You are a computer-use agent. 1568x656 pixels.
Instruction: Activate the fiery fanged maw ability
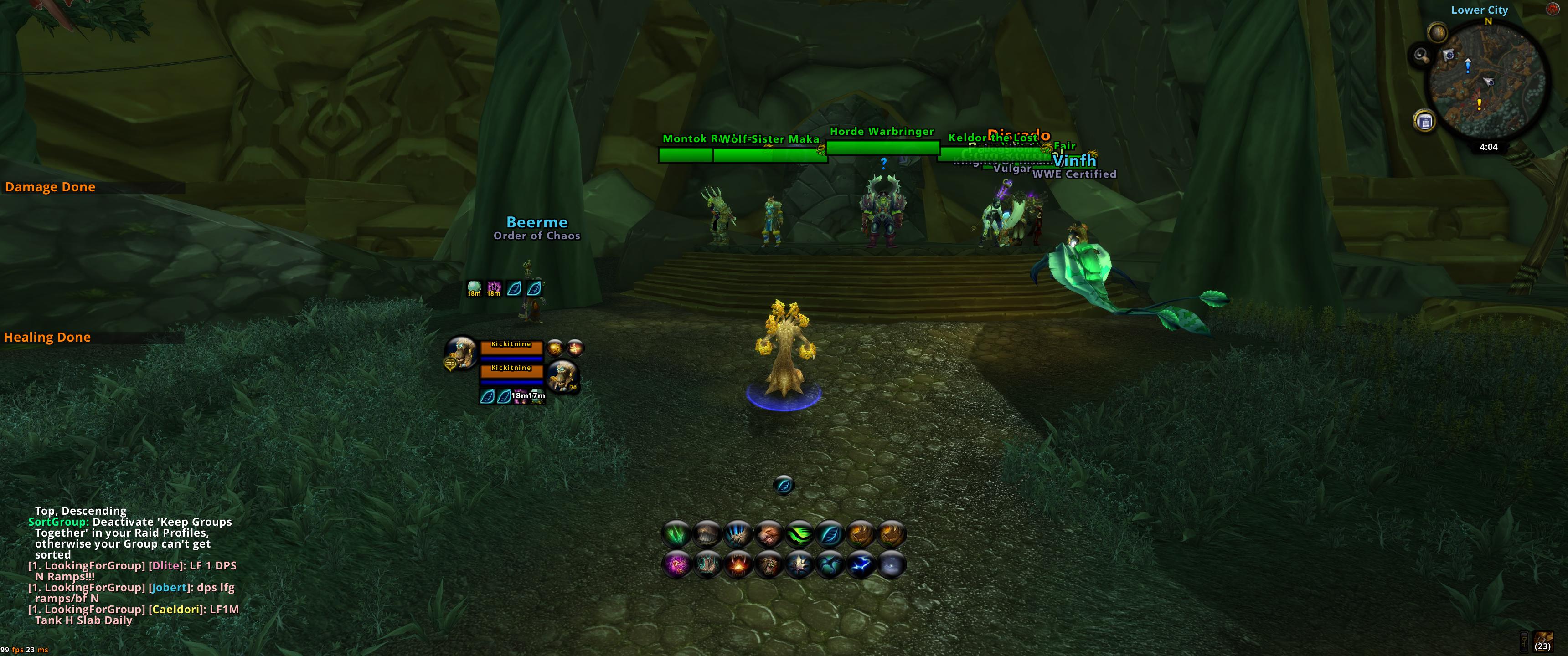(x=738, y=565)
